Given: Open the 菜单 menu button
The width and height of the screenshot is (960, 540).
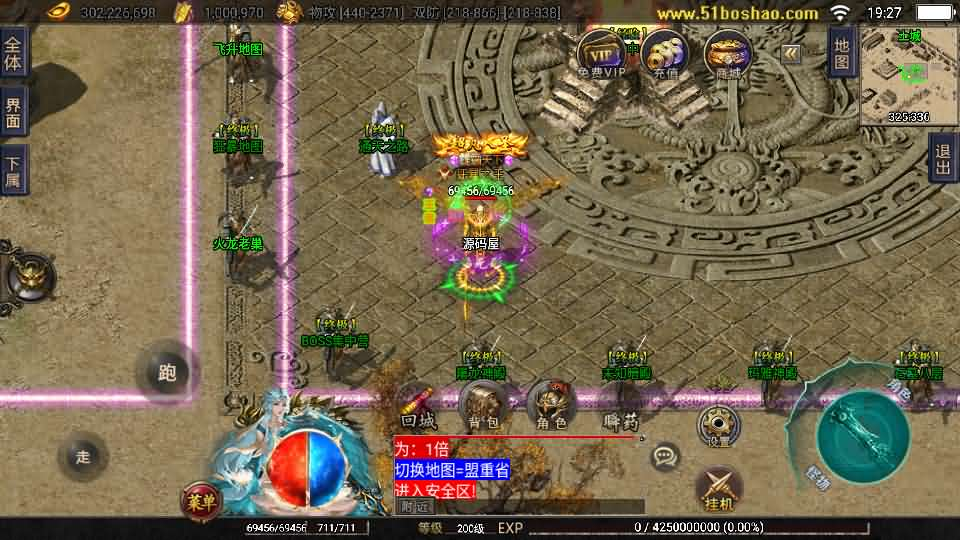Looking at the screenshot, I should [202, 500].
